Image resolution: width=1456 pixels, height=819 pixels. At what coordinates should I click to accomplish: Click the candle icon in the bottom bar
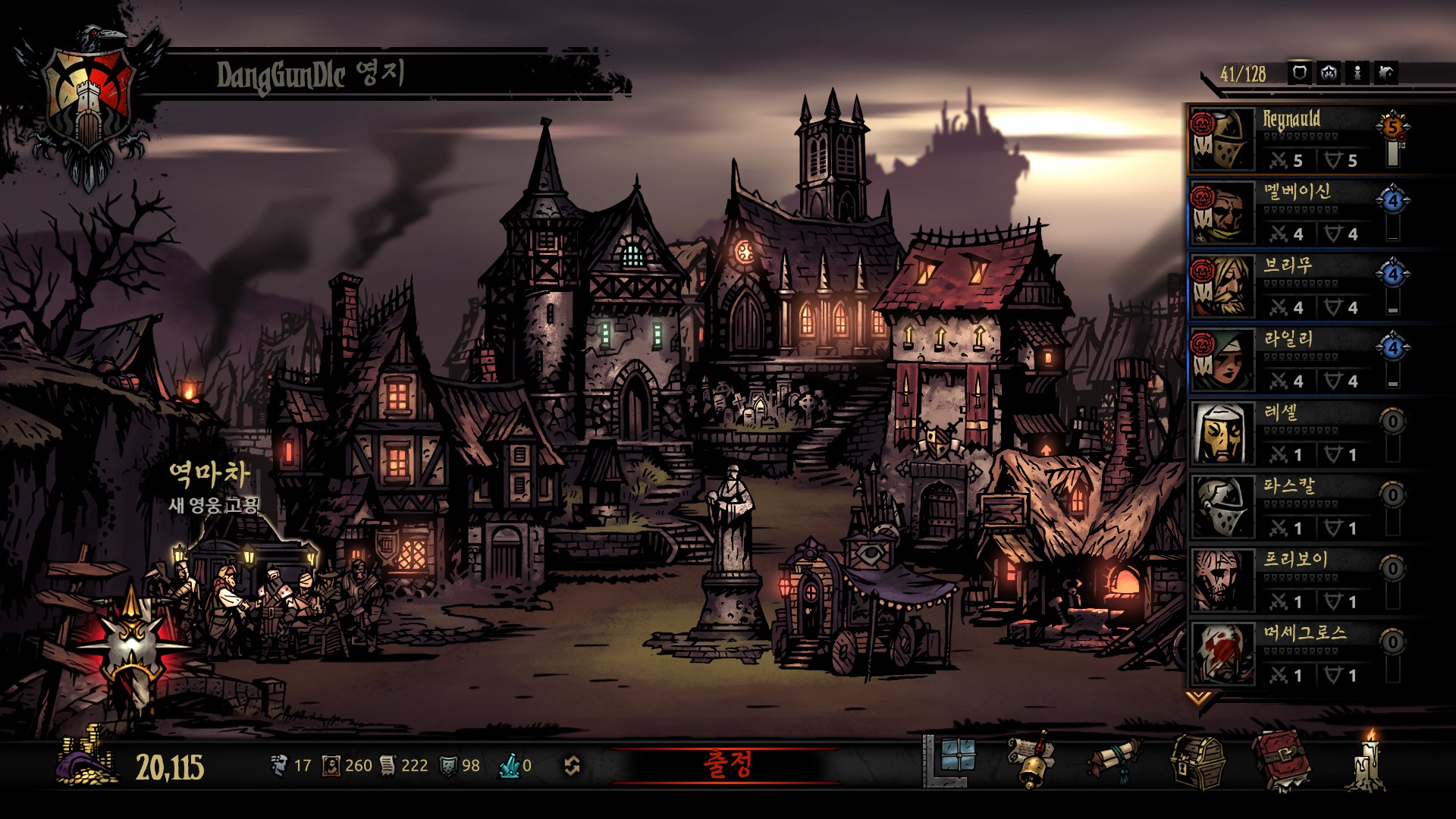tap(1367, 761)
